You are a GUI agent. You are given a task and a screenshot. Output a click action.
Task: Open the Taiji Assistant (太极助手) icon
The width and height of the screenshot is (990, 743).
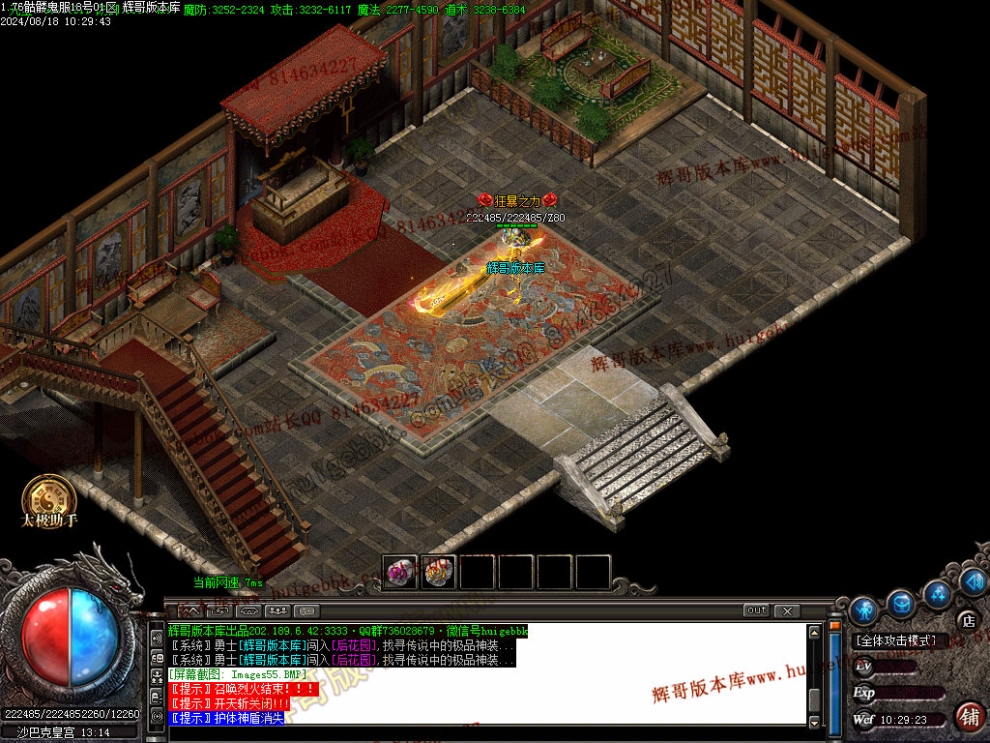(50, 499)
